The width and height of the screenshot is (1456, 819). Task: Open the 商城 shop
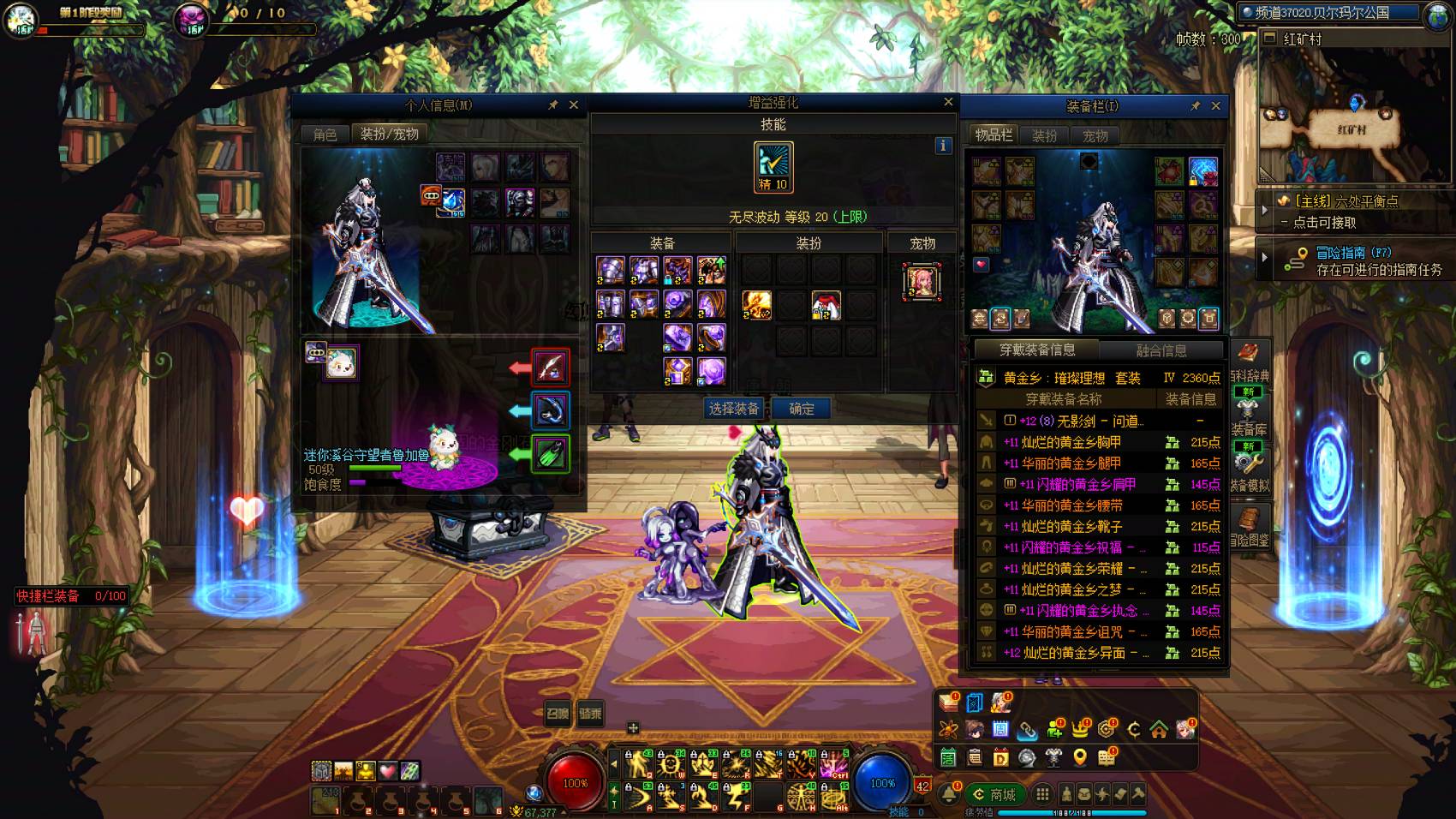tap(995, 794)
